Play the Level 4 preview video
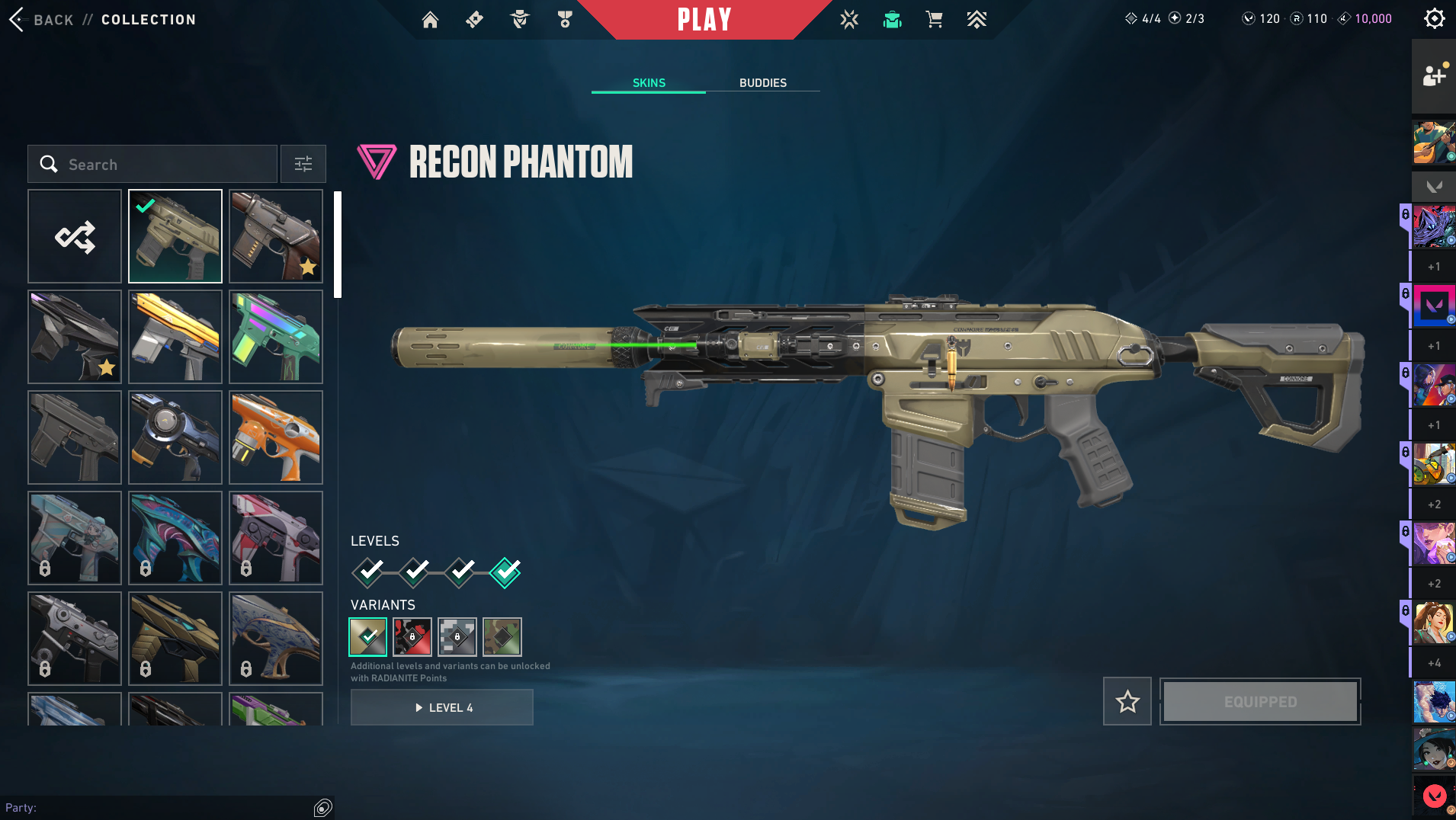The image size is (1456, 820). (442, 707)
